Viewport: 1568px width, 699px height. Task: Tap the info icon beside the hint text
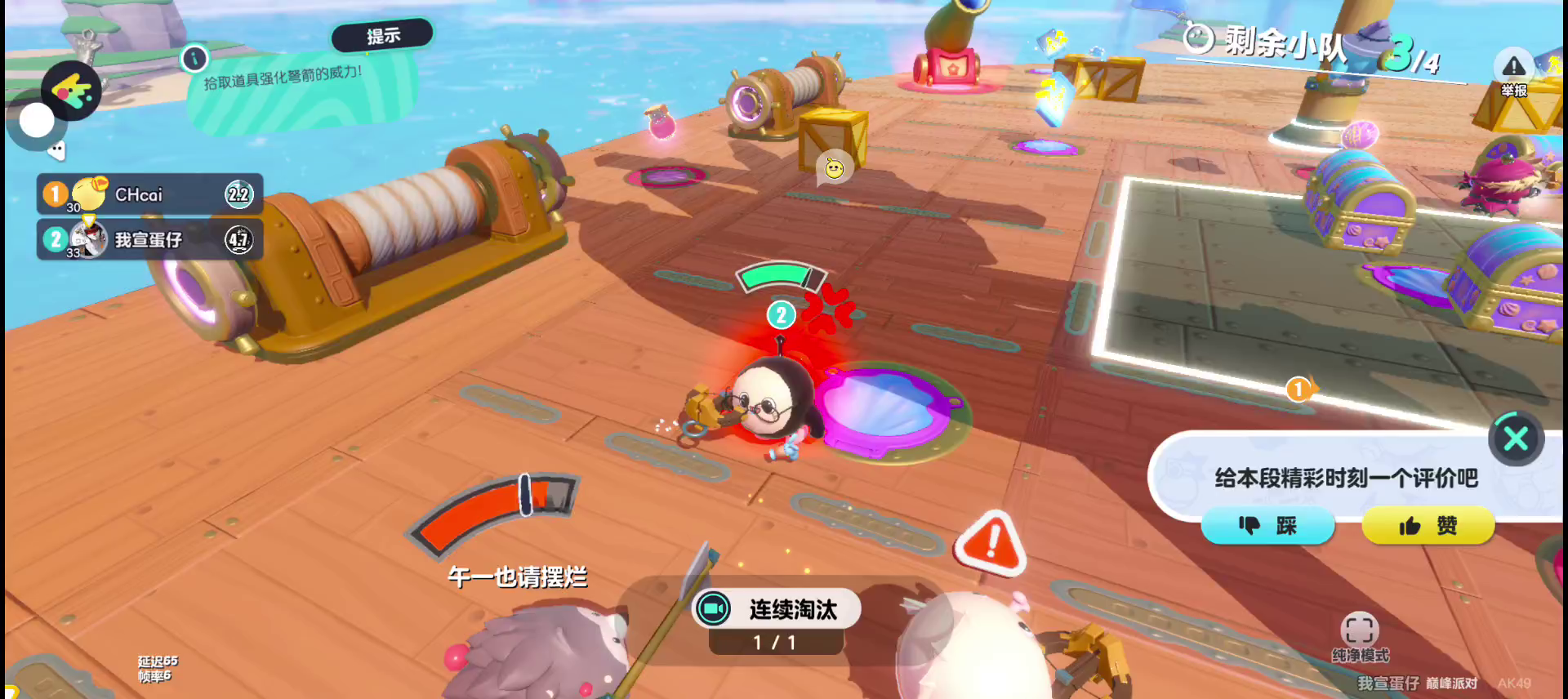[x=194, y=59]
